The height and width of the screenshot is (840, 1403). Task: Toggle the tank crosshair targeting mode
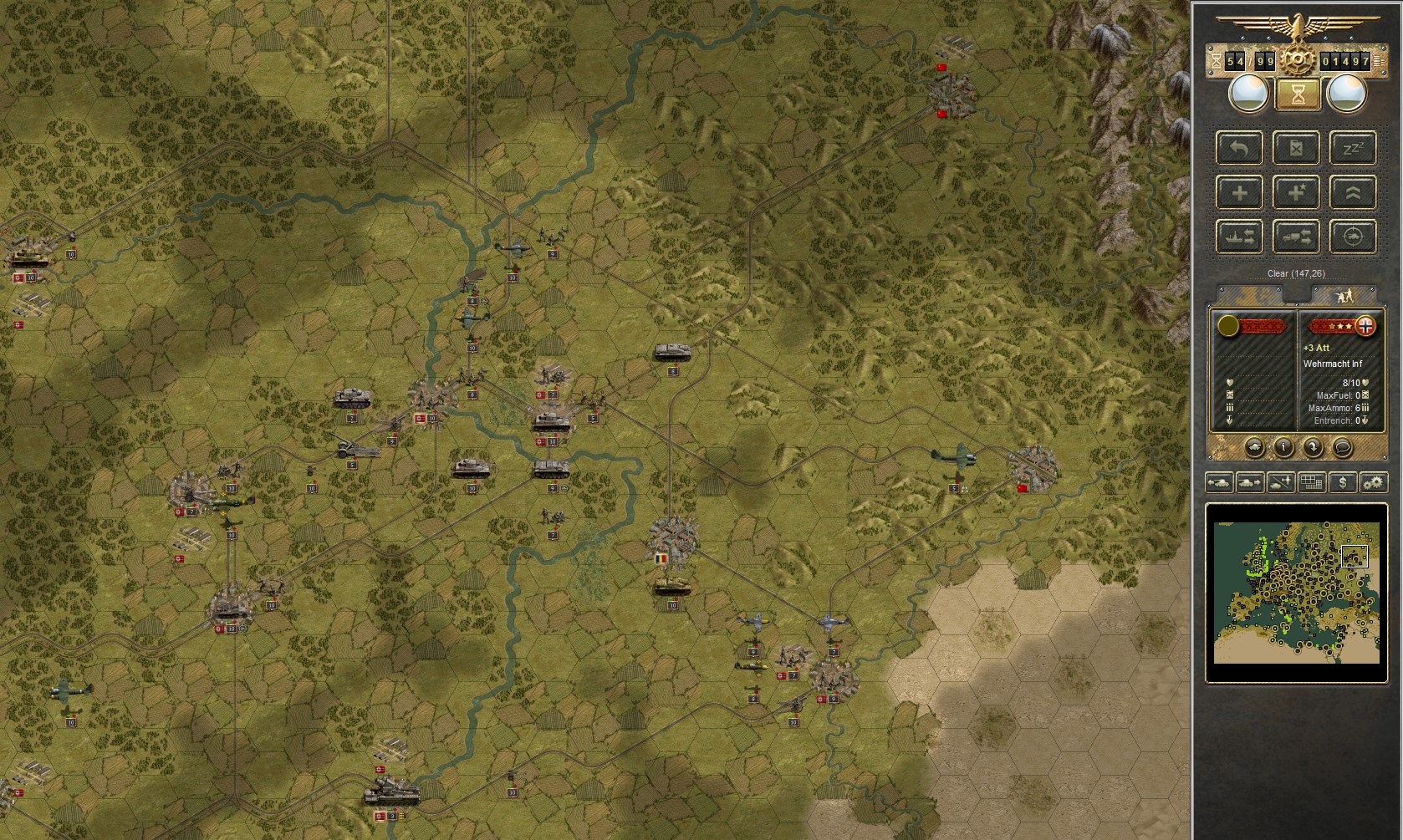1352,237
